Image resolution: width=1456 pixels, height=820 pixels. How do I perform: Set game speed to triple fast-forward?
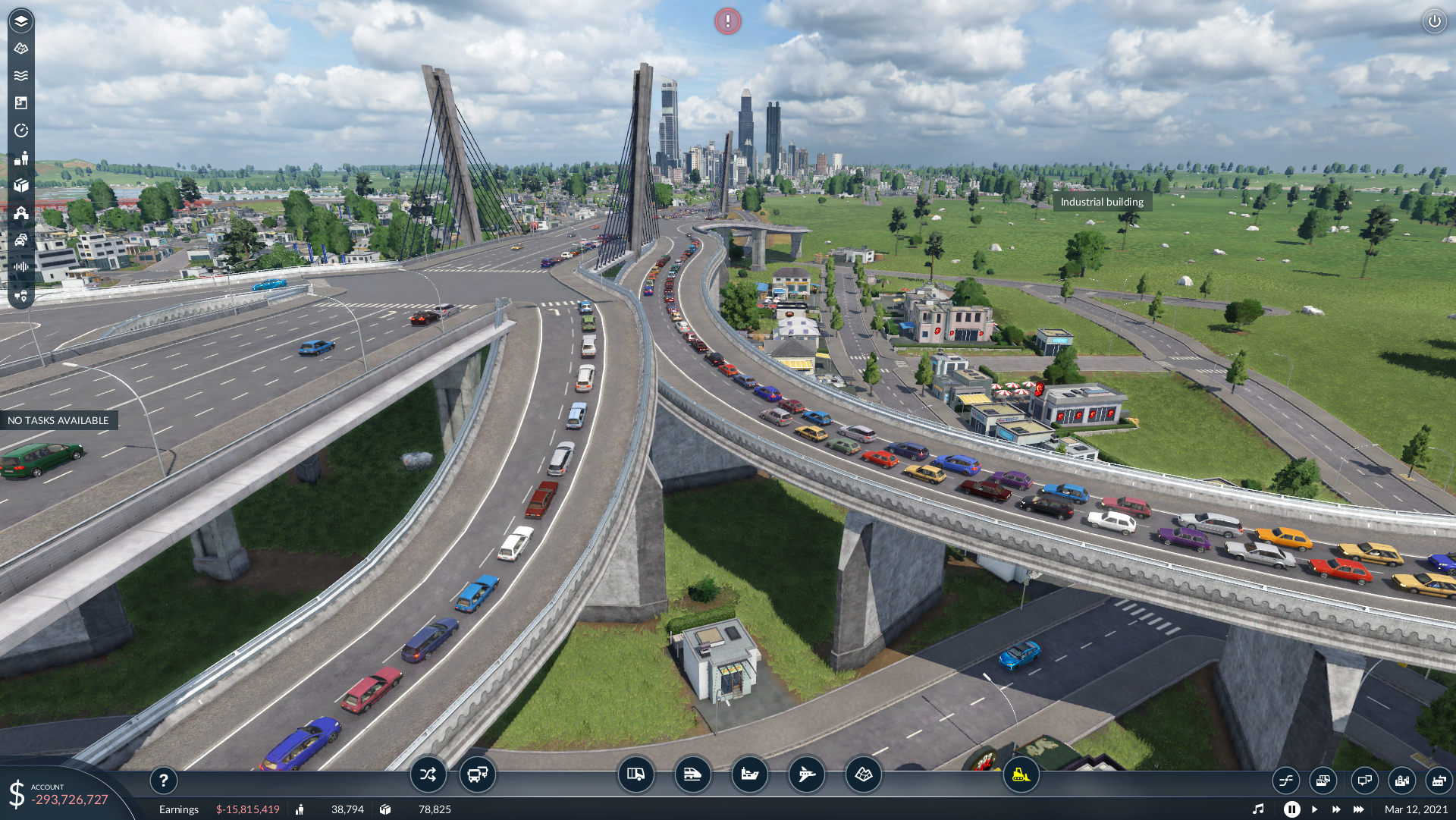click(x=1358, y=809)
